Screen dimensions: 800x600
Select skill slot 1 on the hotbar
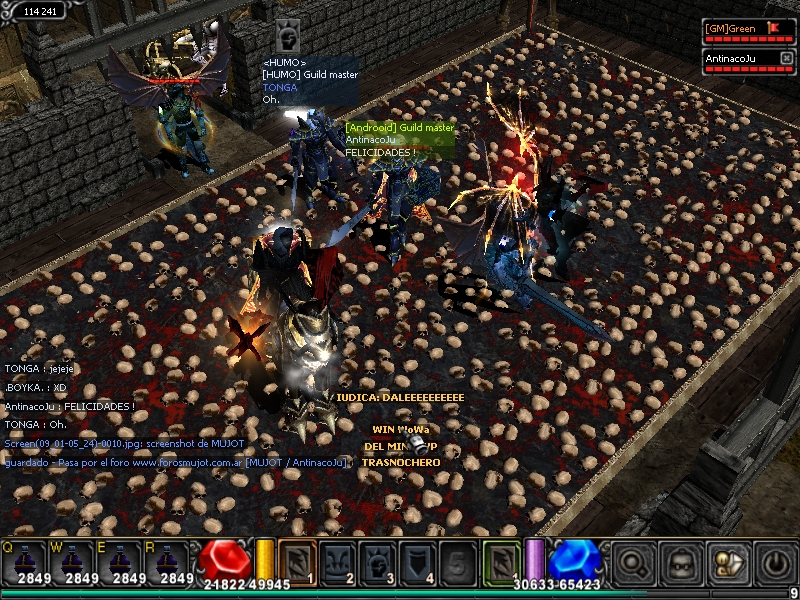point(297,559)
